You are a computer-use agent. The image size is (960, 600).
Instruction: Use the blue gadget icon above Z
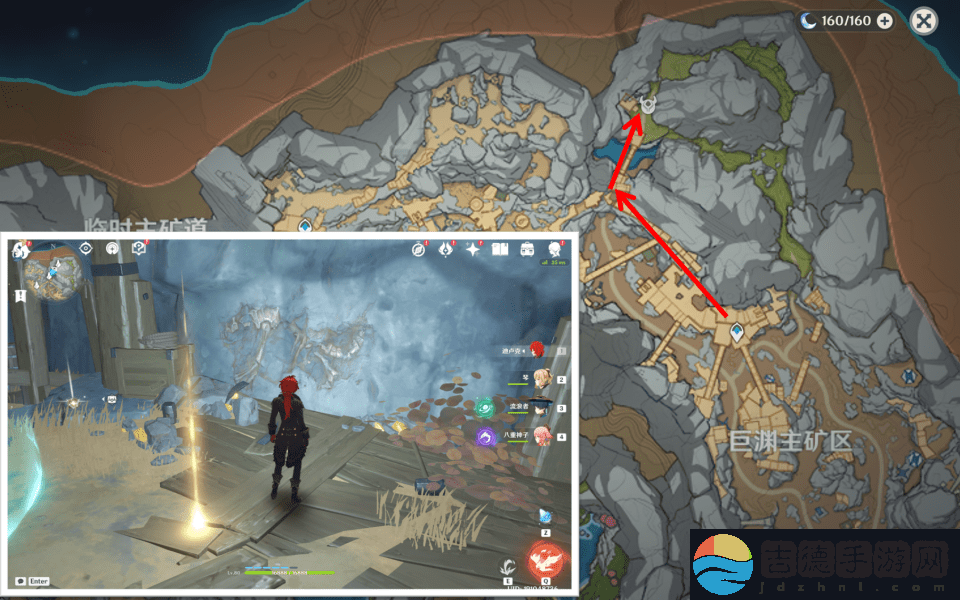pos(545,515)
